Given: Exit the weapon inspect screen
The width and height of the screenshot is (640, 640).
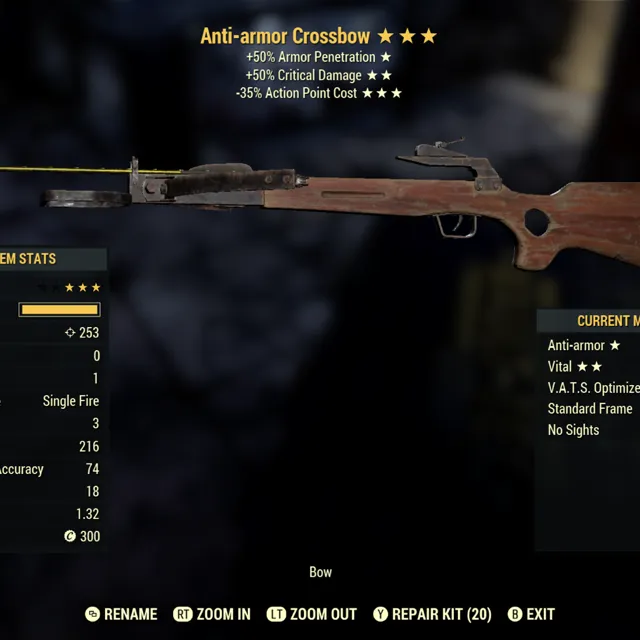Looking at the screenshot, I should (x=531, y=614).
